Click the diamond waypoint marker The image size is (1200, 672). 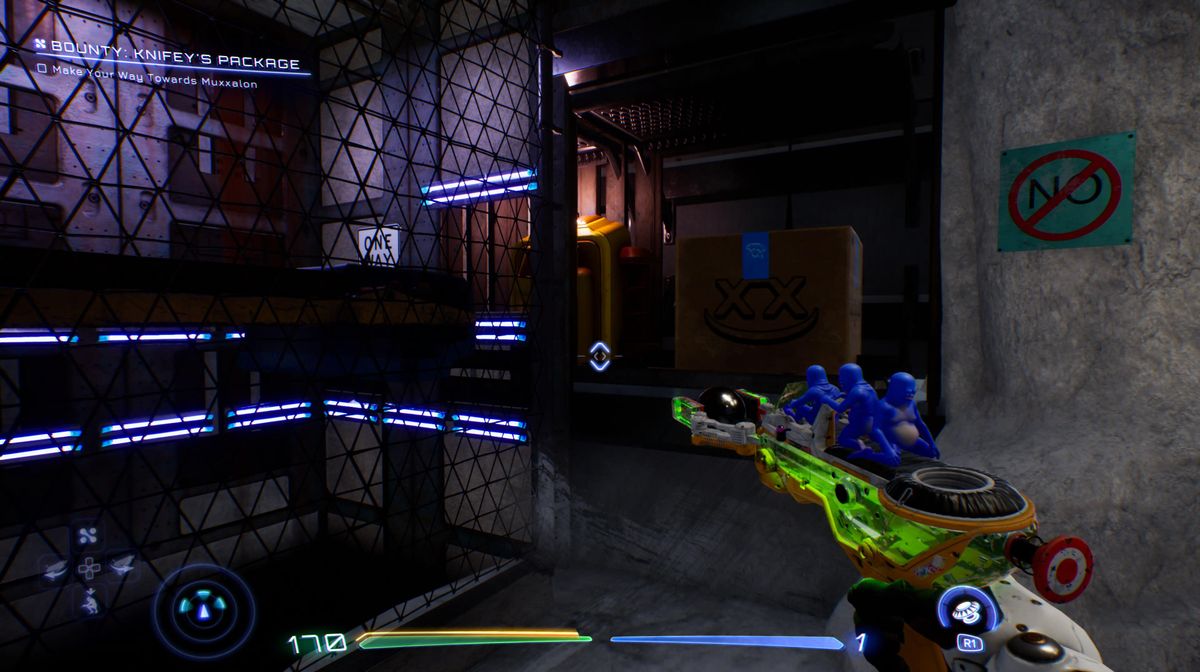point(599,356)
